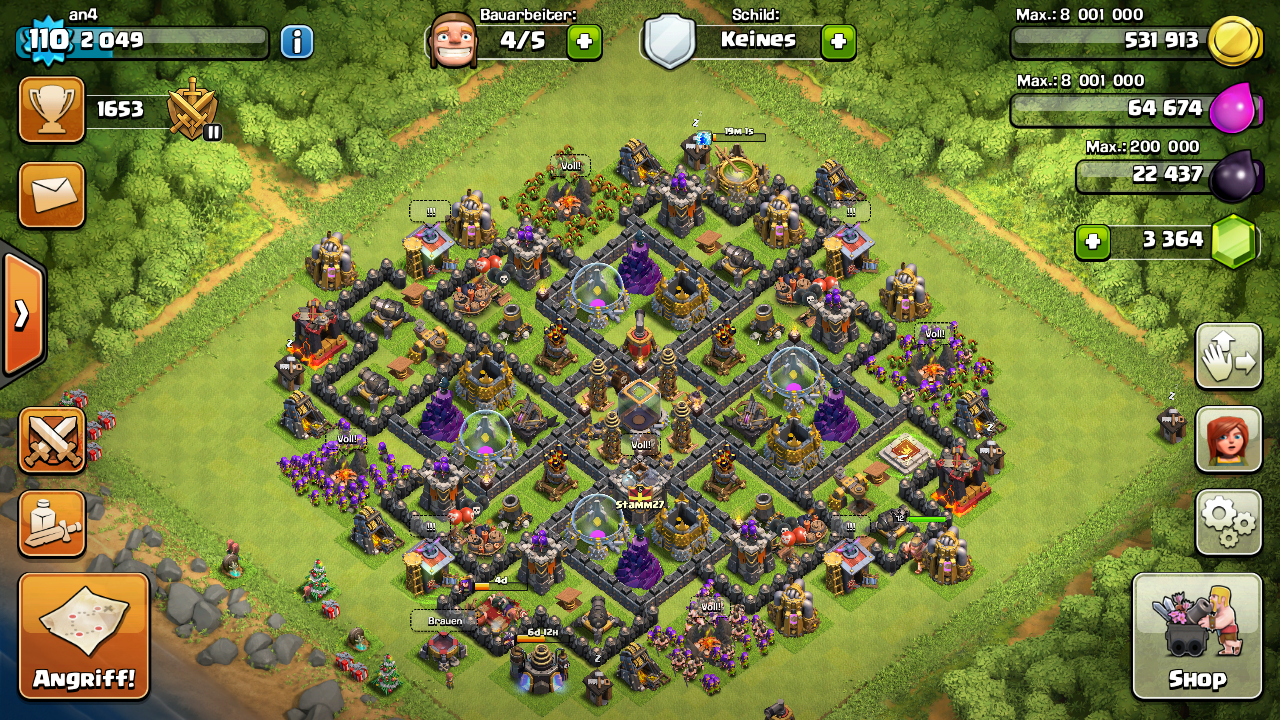Open the trophy ranking button
This screenshot has width=1280, height=720.
(x=52, y=109)
